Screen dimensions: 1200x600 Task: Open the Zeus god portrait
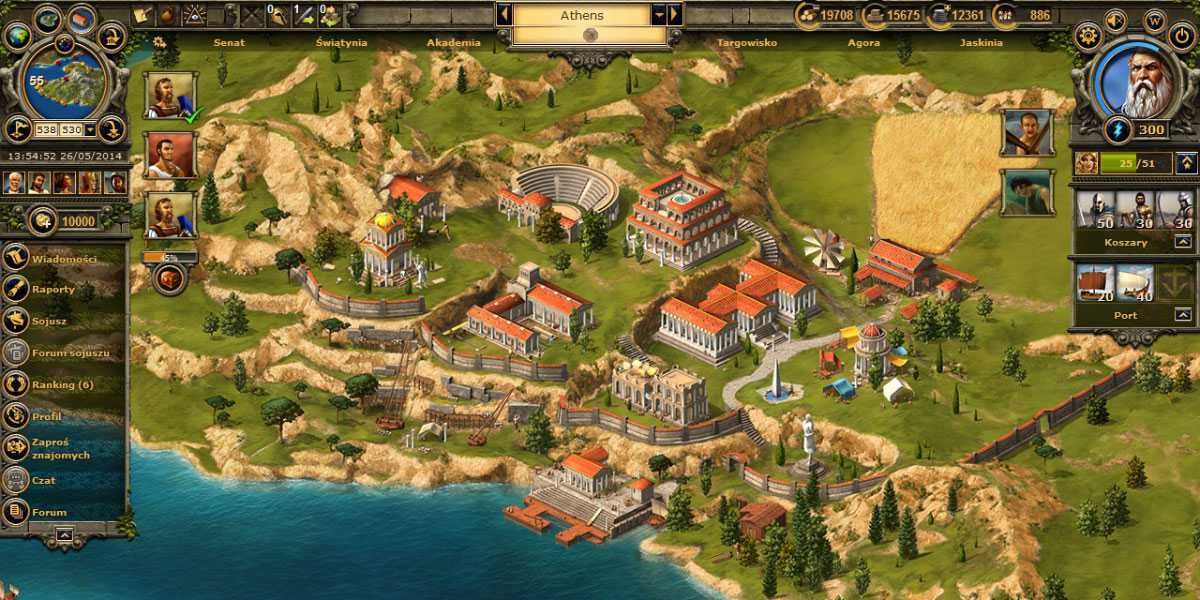(1135, 80)
